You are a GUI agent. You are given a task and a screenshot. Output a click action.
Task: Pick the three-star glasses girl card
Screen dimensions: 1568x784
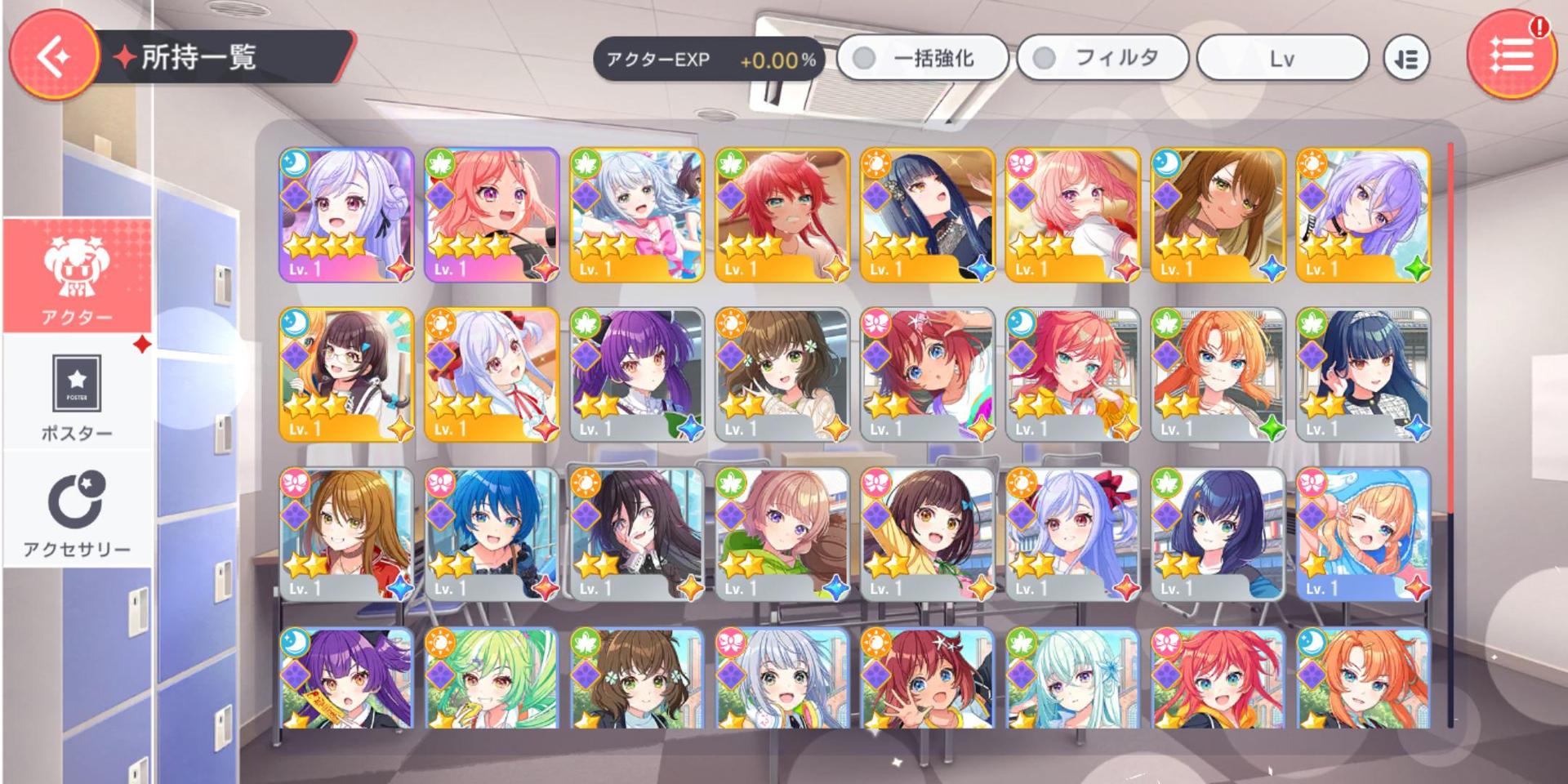(347, 375)
